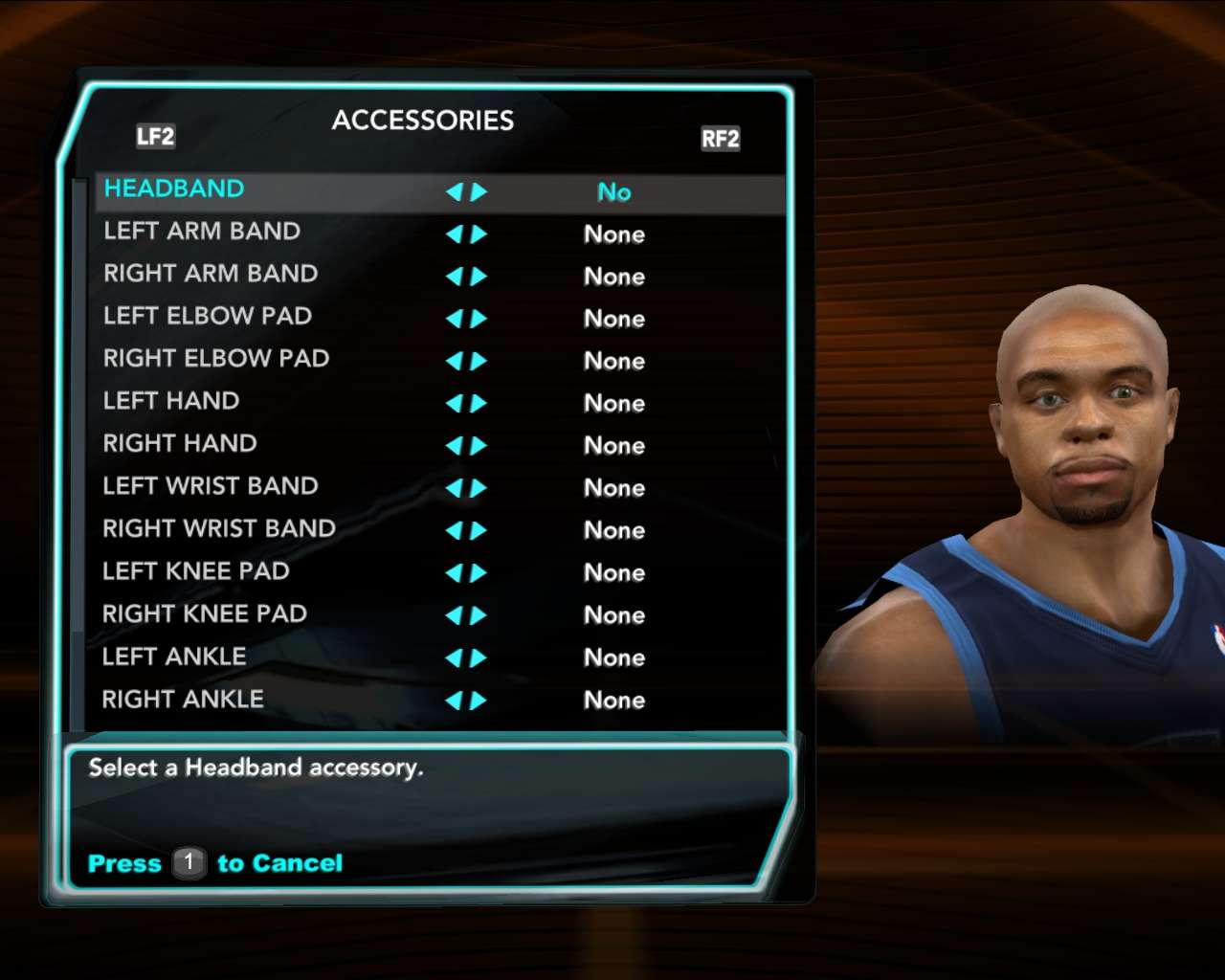Advance Right Ankle value with right arrow
The width and height of the screenshot is (1225, 980).
479,701
